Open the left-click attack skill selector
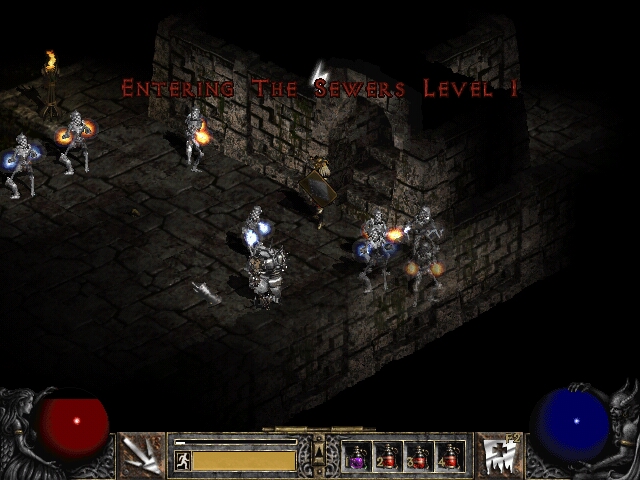The height and width of the screenshot is (480, 640). tap(140, 456)
